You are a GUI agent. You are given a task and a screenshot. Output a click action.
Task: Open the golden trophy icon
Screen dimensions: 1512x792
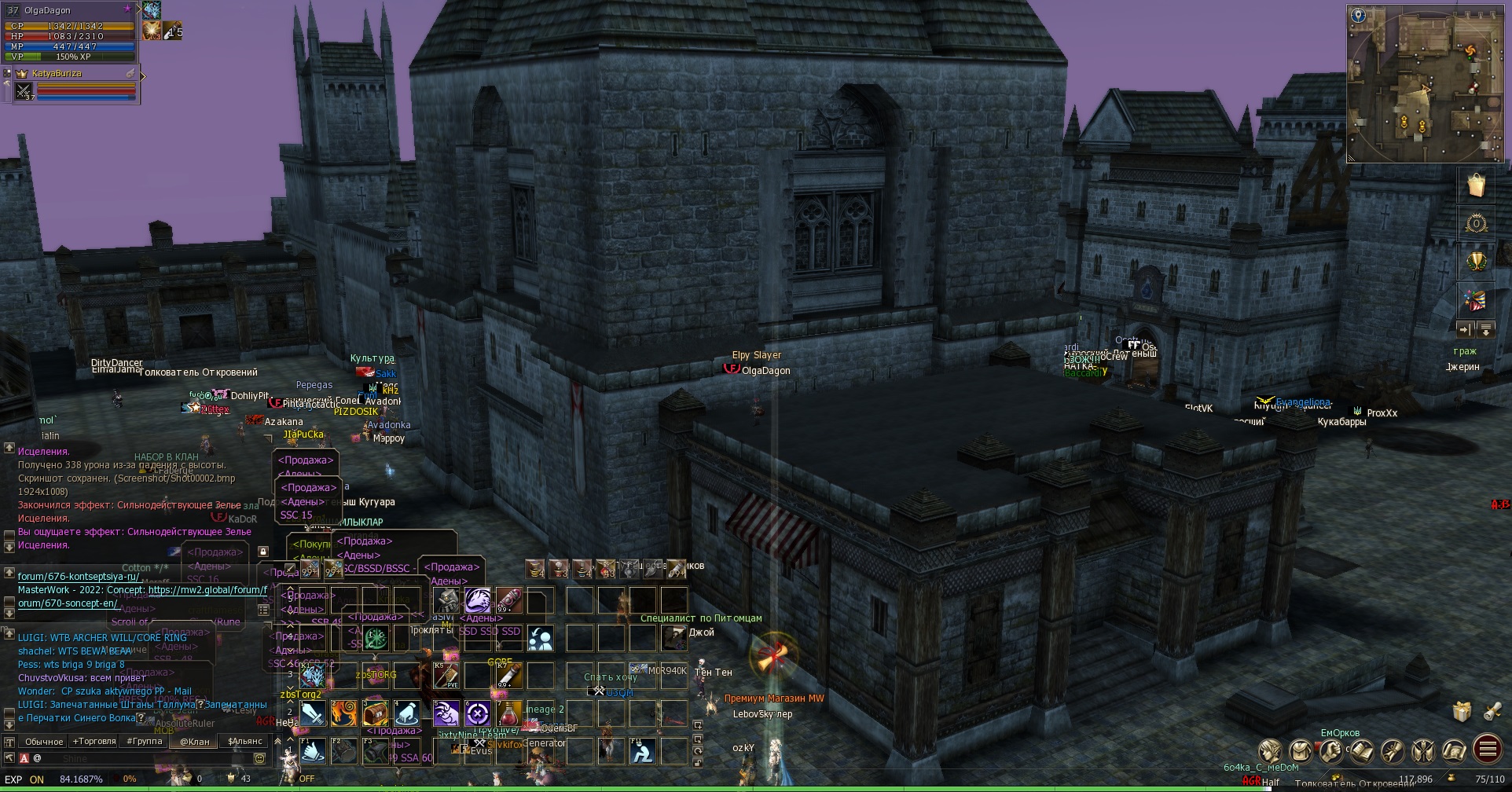(x=1476, y=262)
